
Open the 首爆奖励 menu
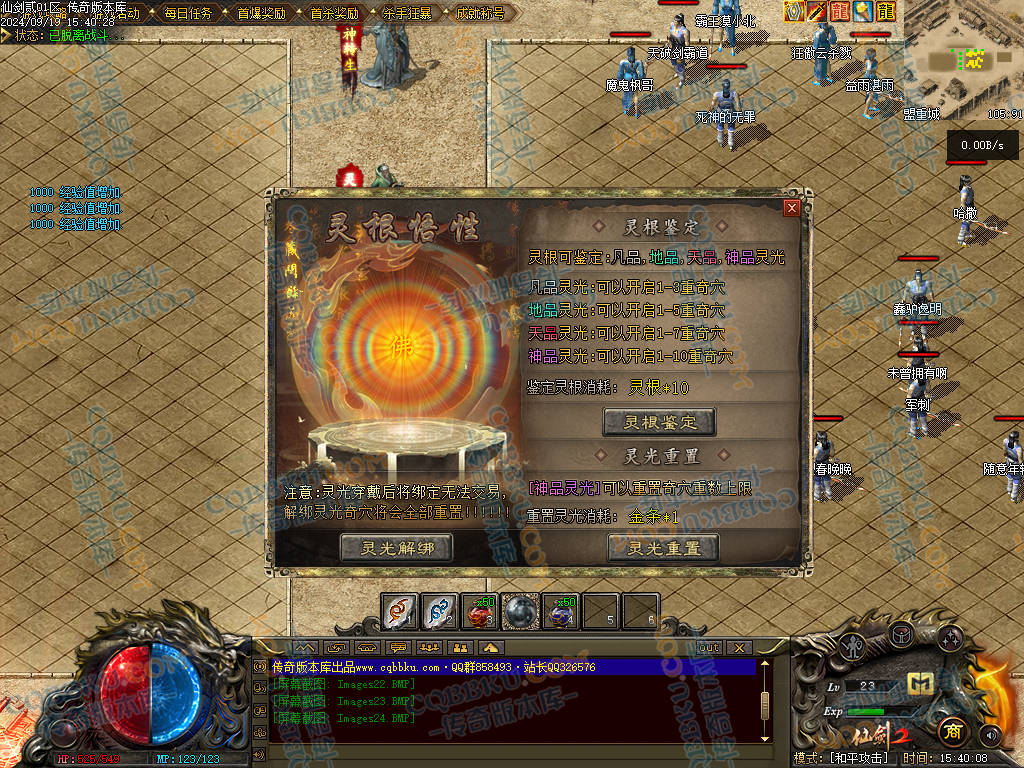pyautogui.click(x=261, y=14)
